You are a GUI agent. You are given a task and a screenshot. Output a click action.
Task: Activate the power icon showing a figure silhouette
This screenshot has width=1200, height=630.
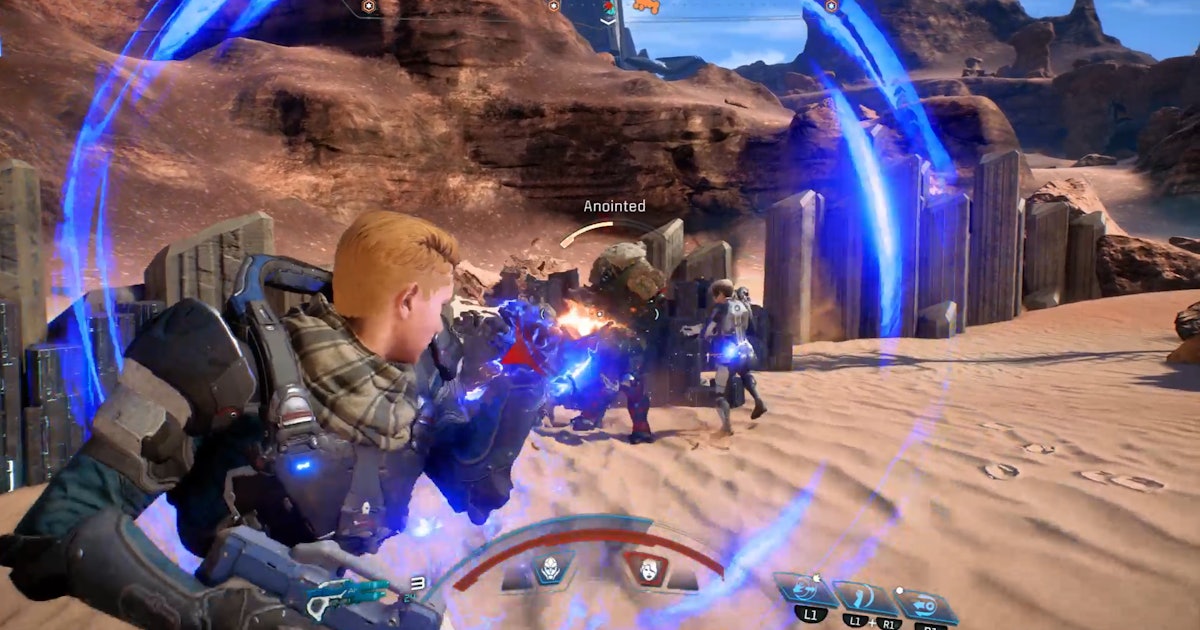click(x=864, y=598)
